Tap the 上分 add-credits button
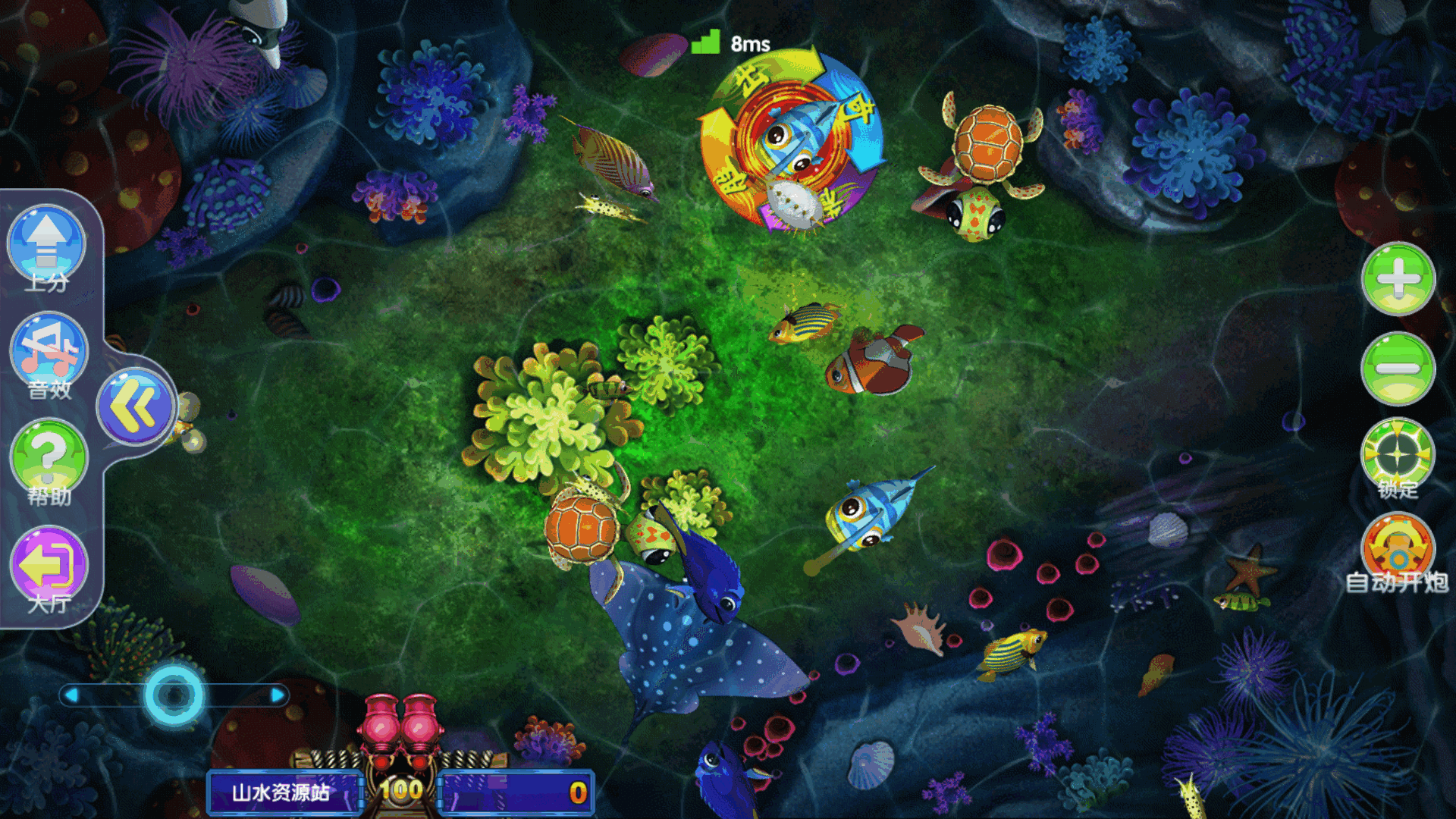Image resolution: width=1456 pixels, height=819 pixels. [x=47, y=246]
